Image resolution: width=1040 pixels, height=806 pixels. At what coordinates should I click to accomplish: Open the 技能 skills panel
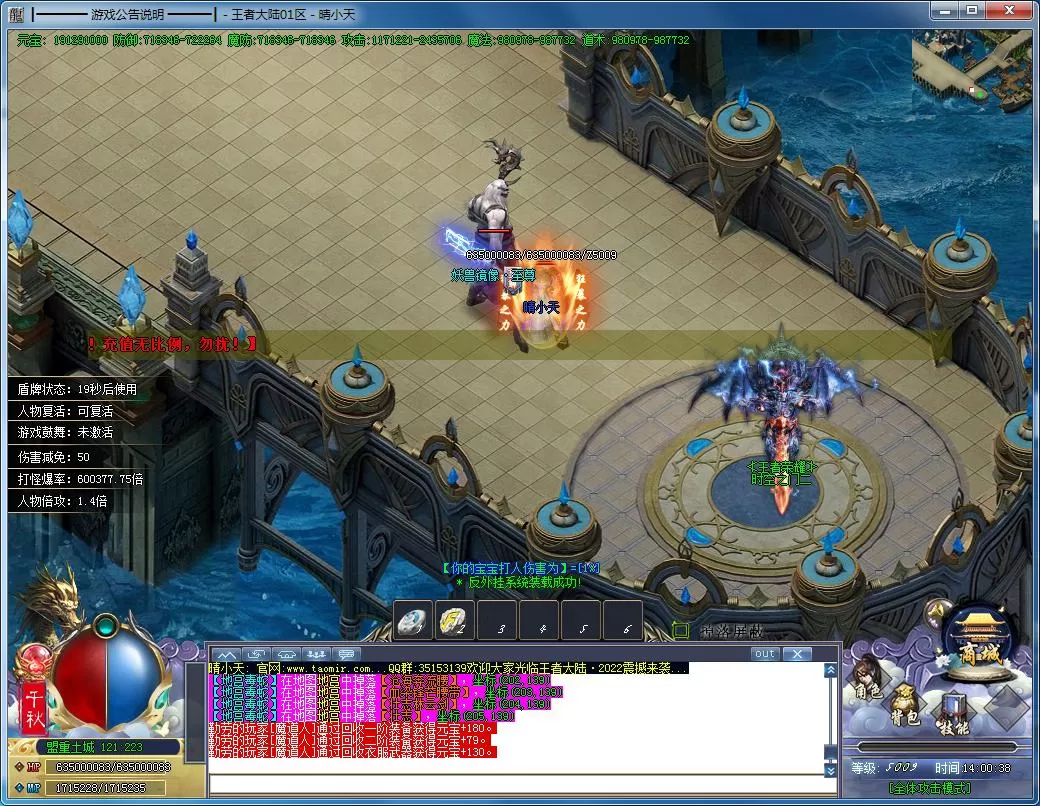coord(951,718)
